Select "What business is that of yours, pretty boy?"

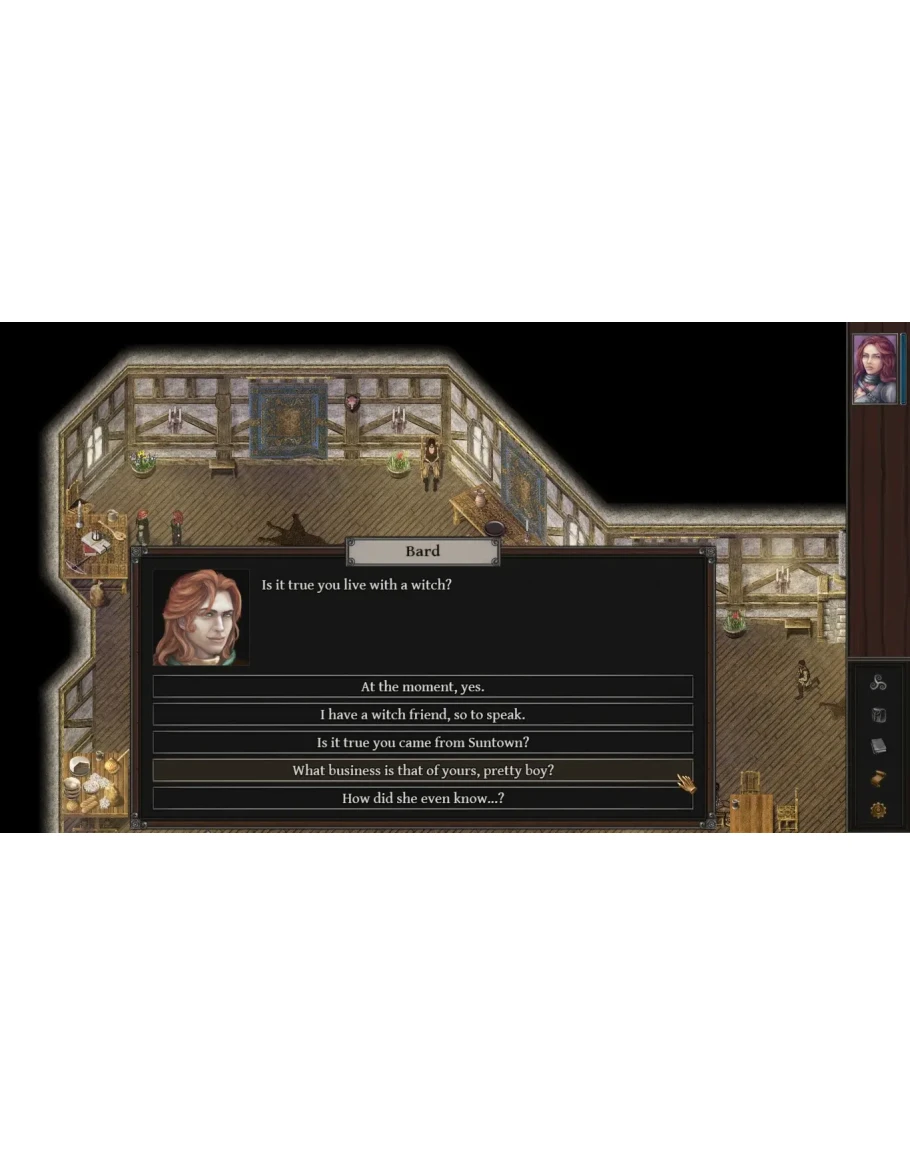click(x=422, y=771)
